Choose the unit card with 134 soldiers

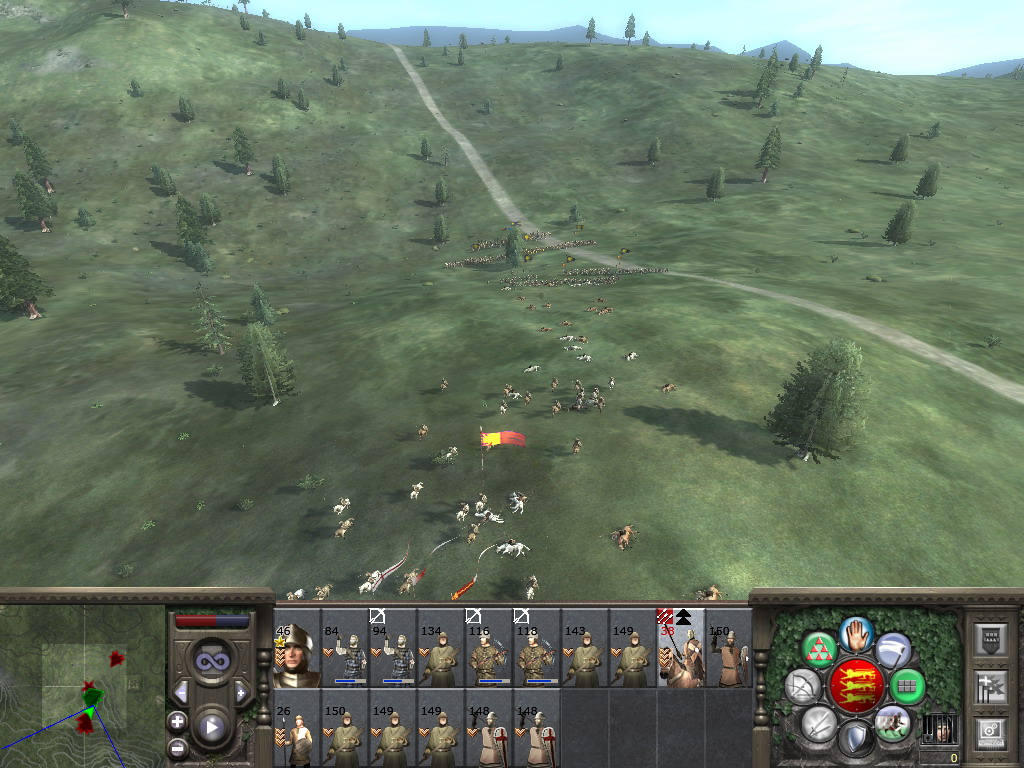click(441, 655)
